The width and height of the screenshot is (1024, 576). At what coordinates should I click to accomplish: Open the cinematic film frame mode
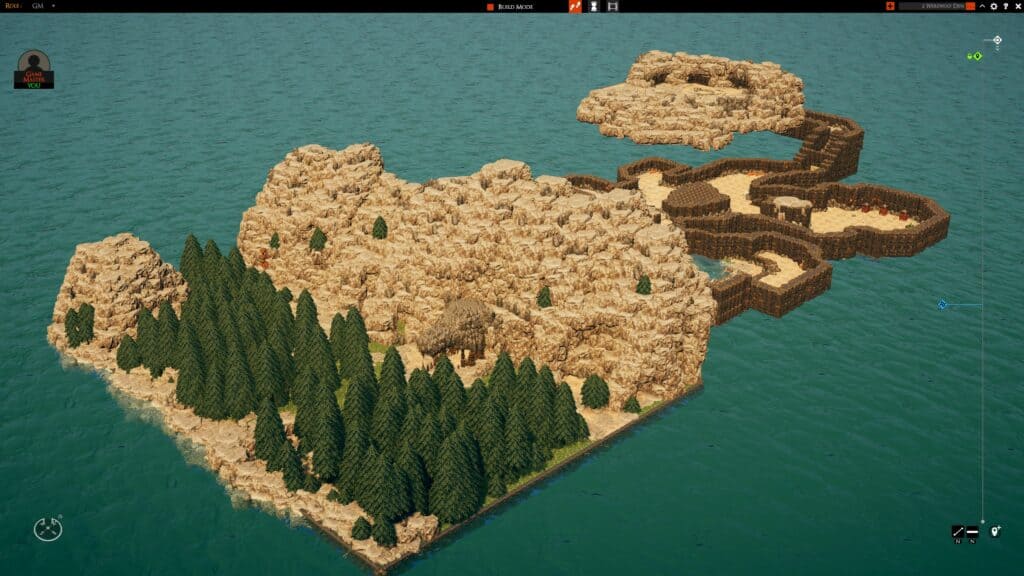coord(613,6)
